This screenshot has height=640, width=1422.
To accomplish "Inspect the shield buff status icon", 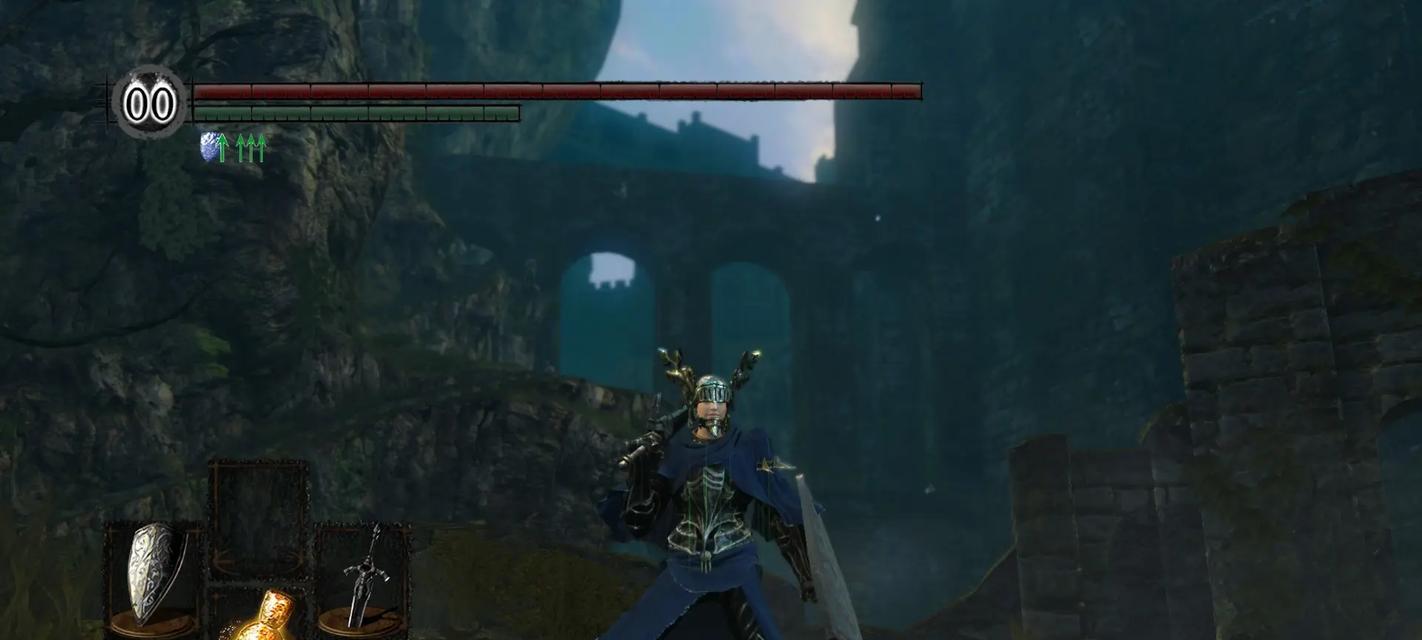I will point(210,147).
